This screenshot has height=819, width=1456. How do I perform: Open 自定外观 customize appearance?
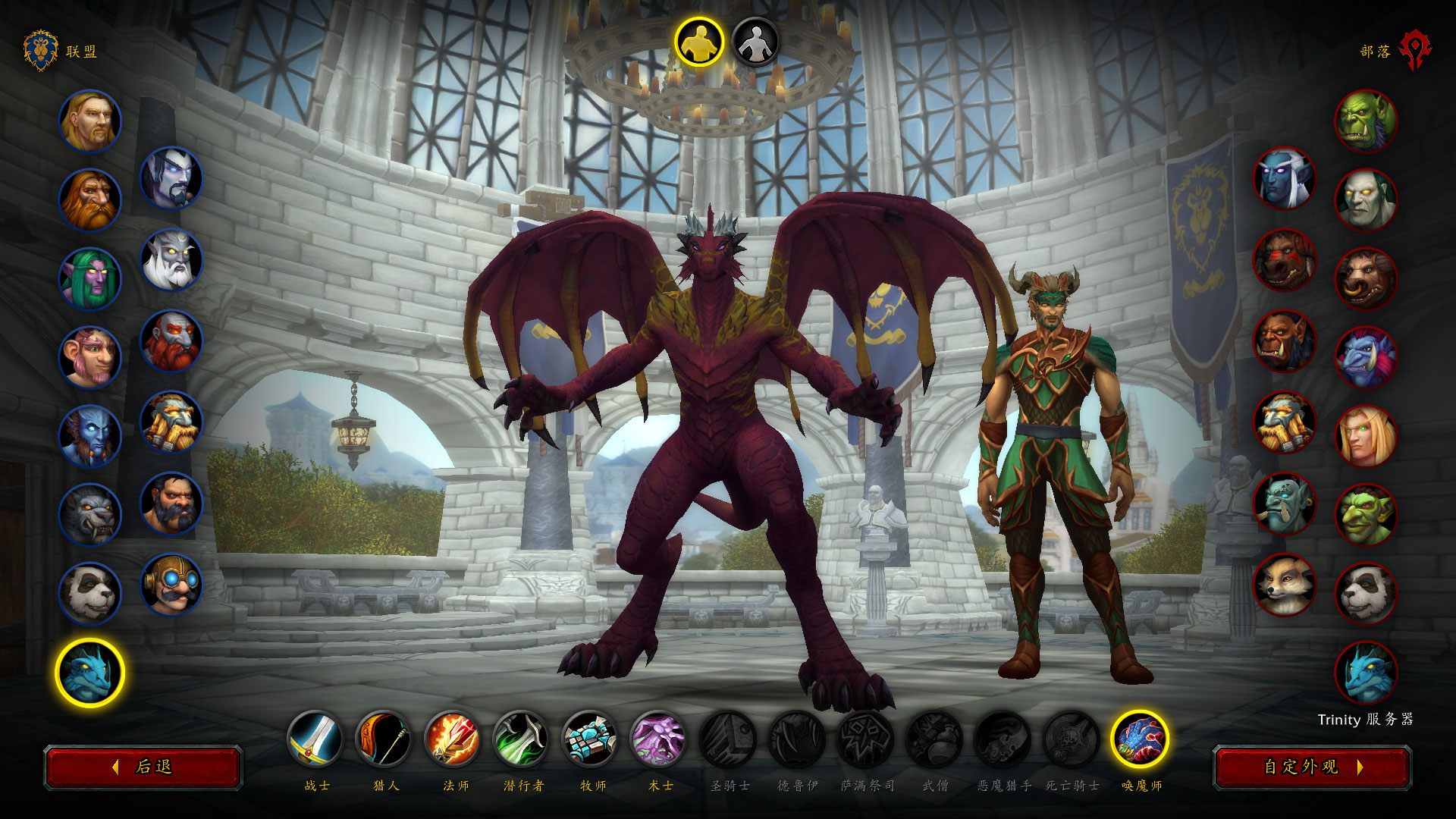point(1312,767)
